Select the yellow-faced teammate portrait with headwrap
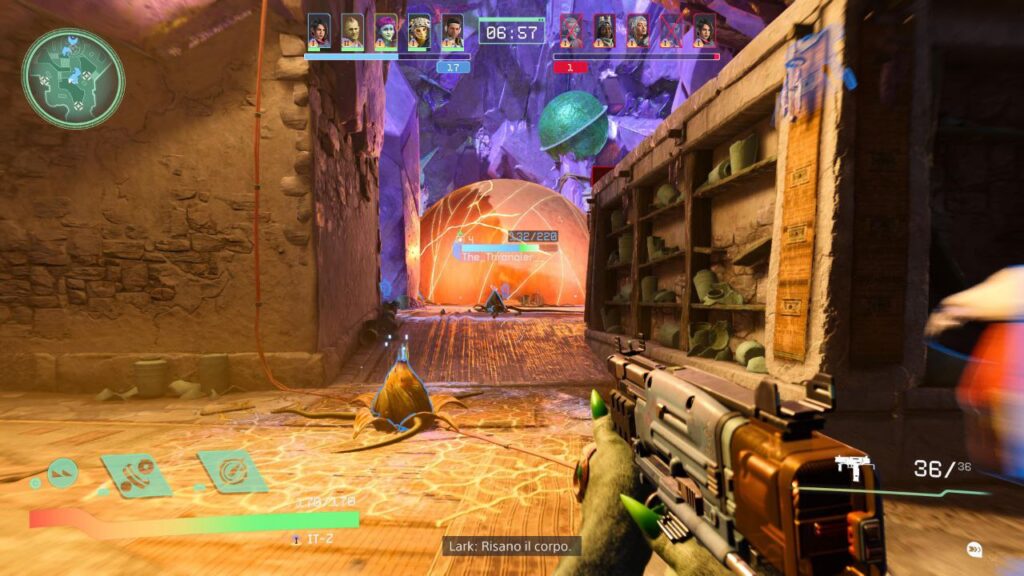 [420, 31]
